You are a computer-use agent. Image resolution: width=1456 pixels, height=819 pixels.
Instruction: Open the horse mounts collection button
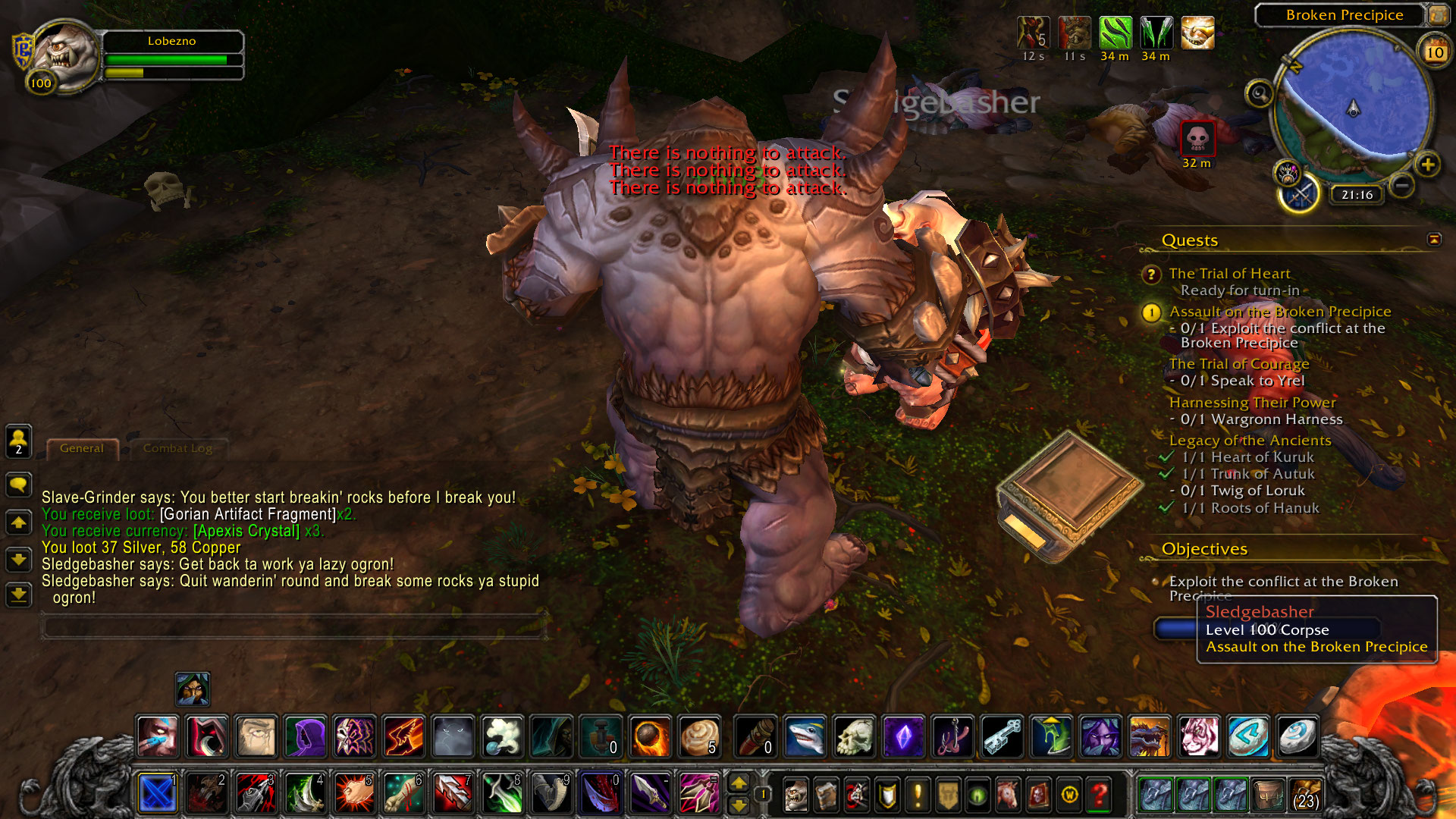coord(1008,795)
